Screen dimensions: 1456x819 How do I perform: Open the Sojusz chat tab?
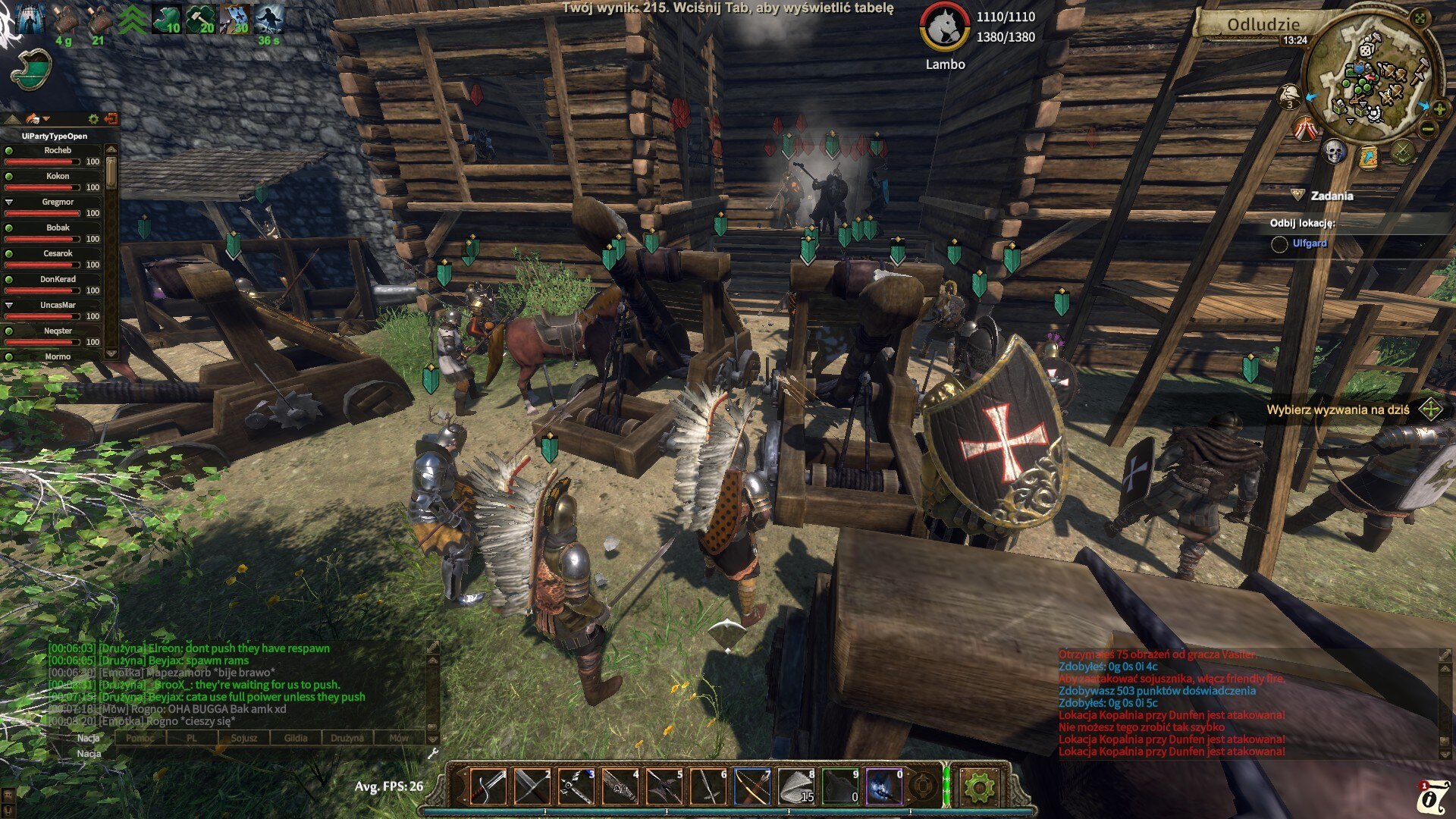tap(244, 738)
